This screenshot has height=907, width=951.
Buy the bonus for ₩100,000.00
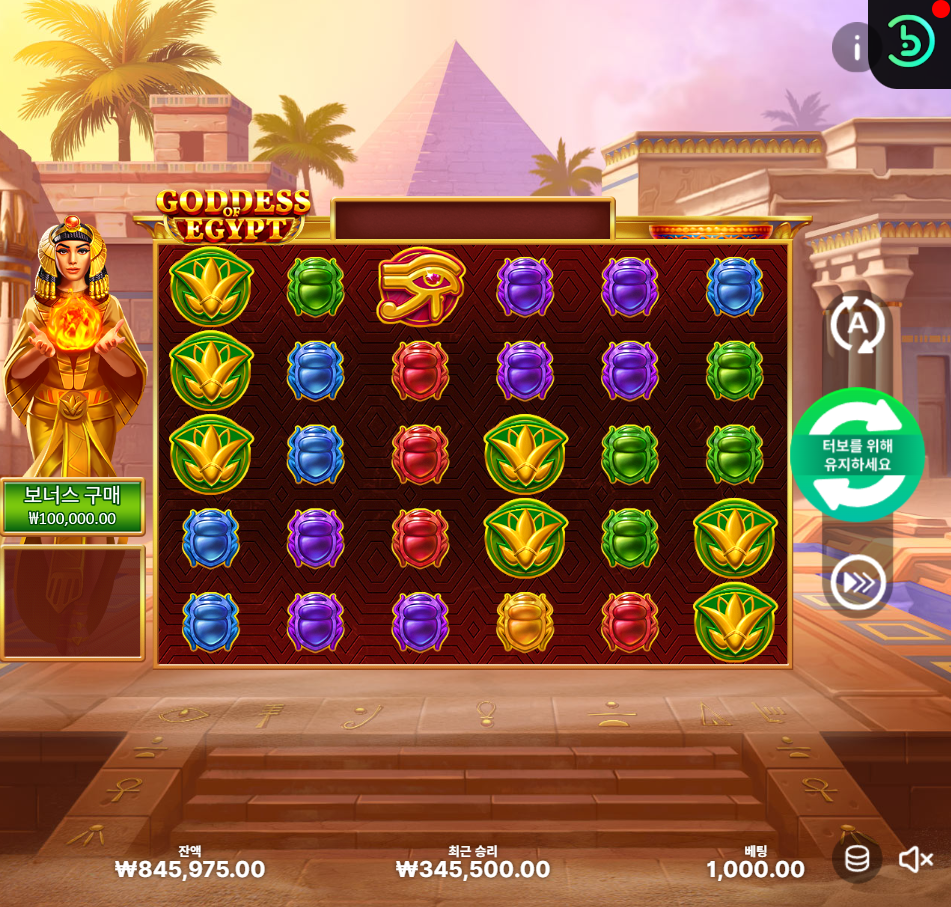coord(72,507)
